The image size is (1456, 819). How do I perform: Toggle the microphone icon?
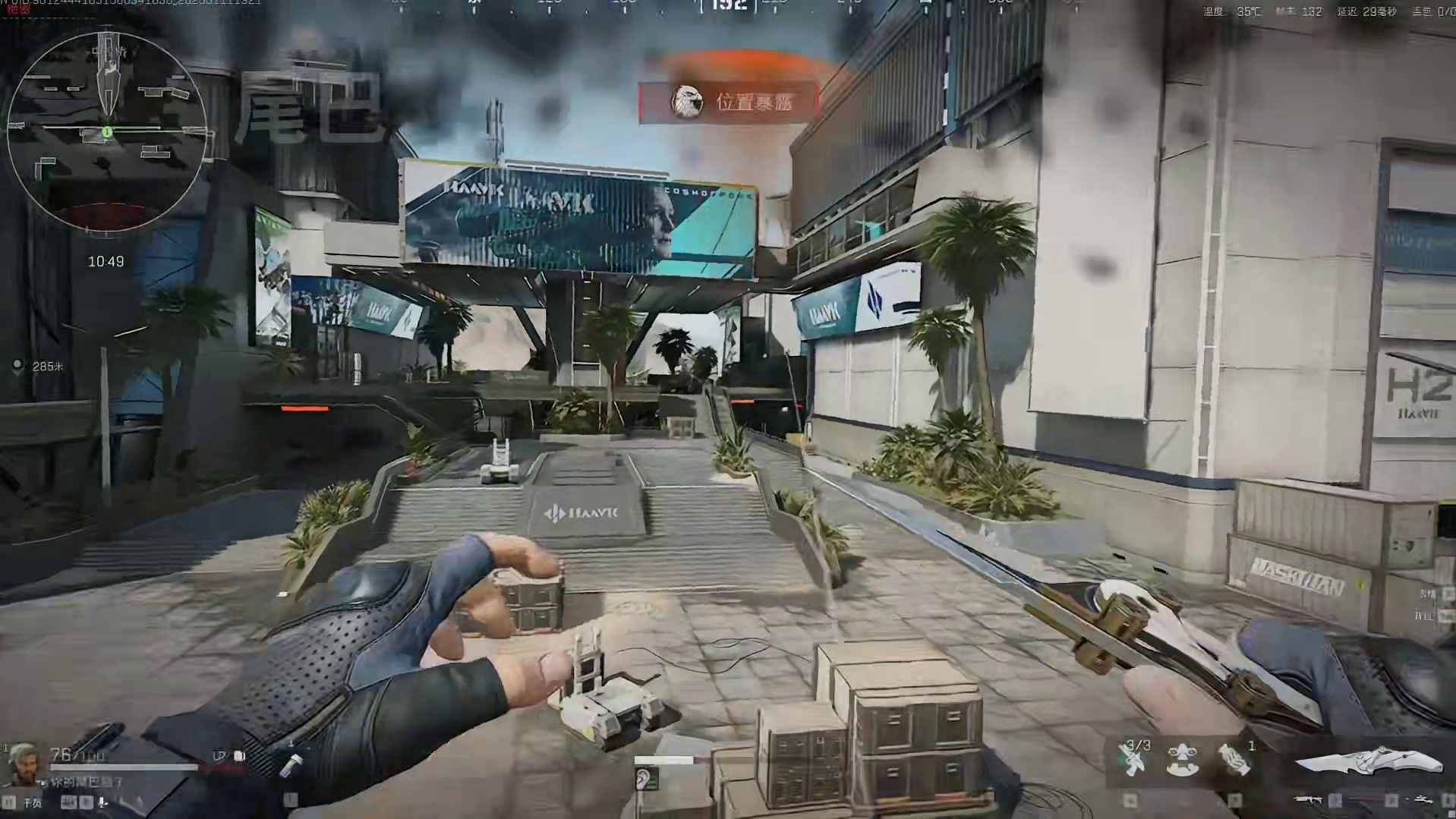[102, 802]
